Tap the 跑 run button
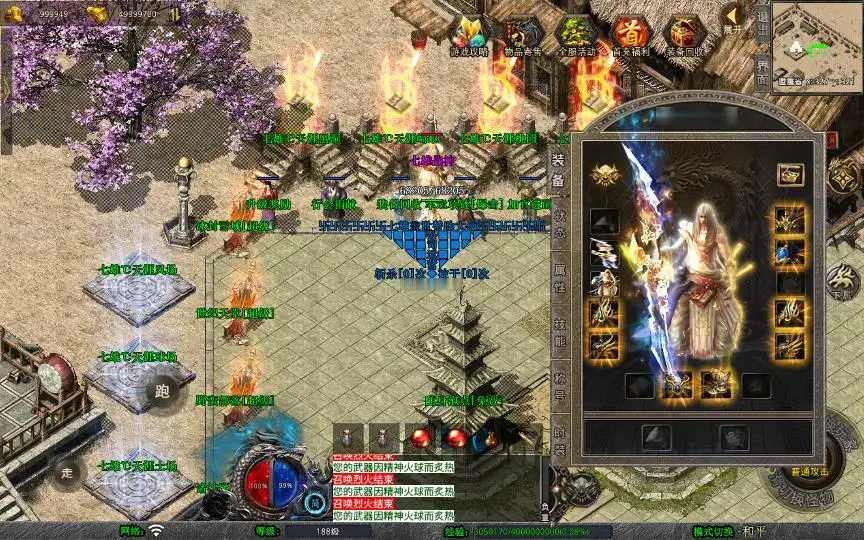Viewport: 864px width, 540px height. tap(163, 391)
